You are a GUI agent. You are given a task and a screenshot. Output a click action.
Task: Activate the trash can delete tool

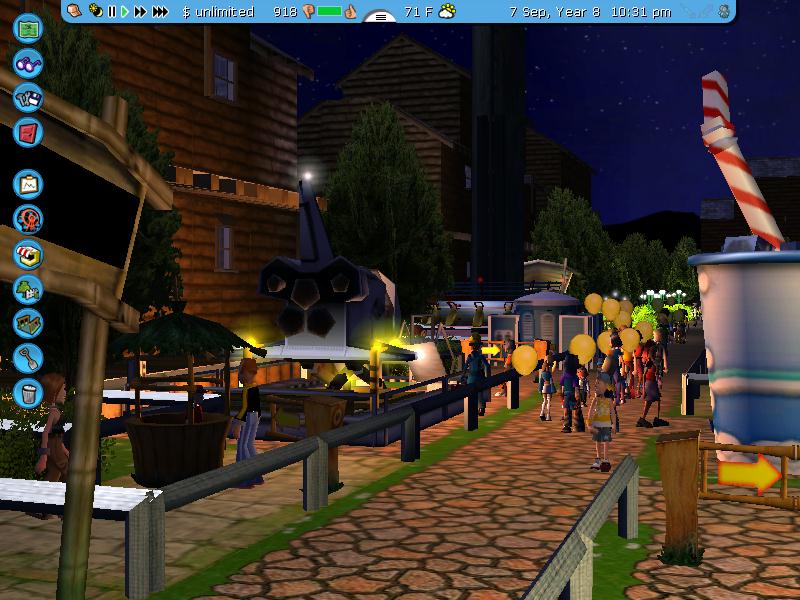pos(27,391)
